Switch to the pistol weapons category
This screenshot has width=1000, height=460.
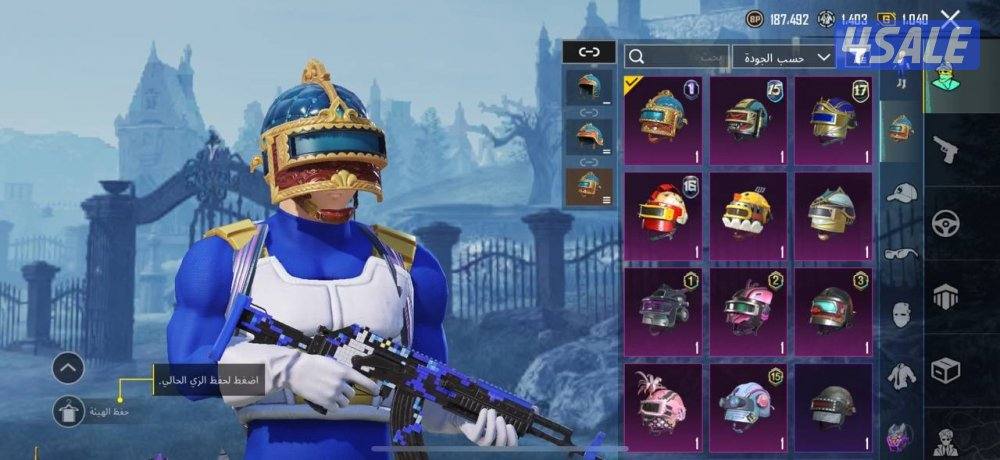pos(944,150)
